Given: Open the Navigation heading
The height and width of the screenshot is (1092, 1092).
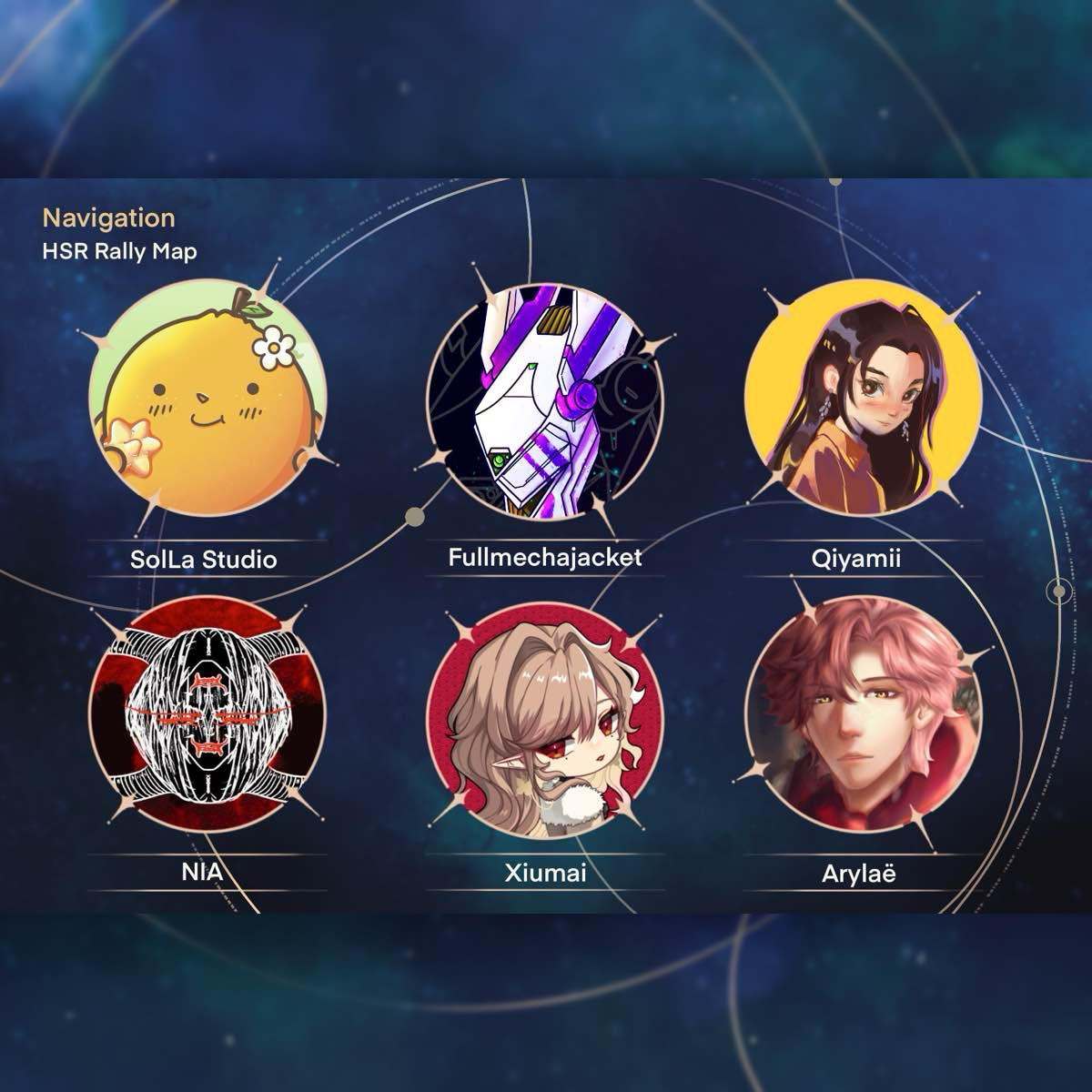Looking at the screenshot, I should [108, 218].
